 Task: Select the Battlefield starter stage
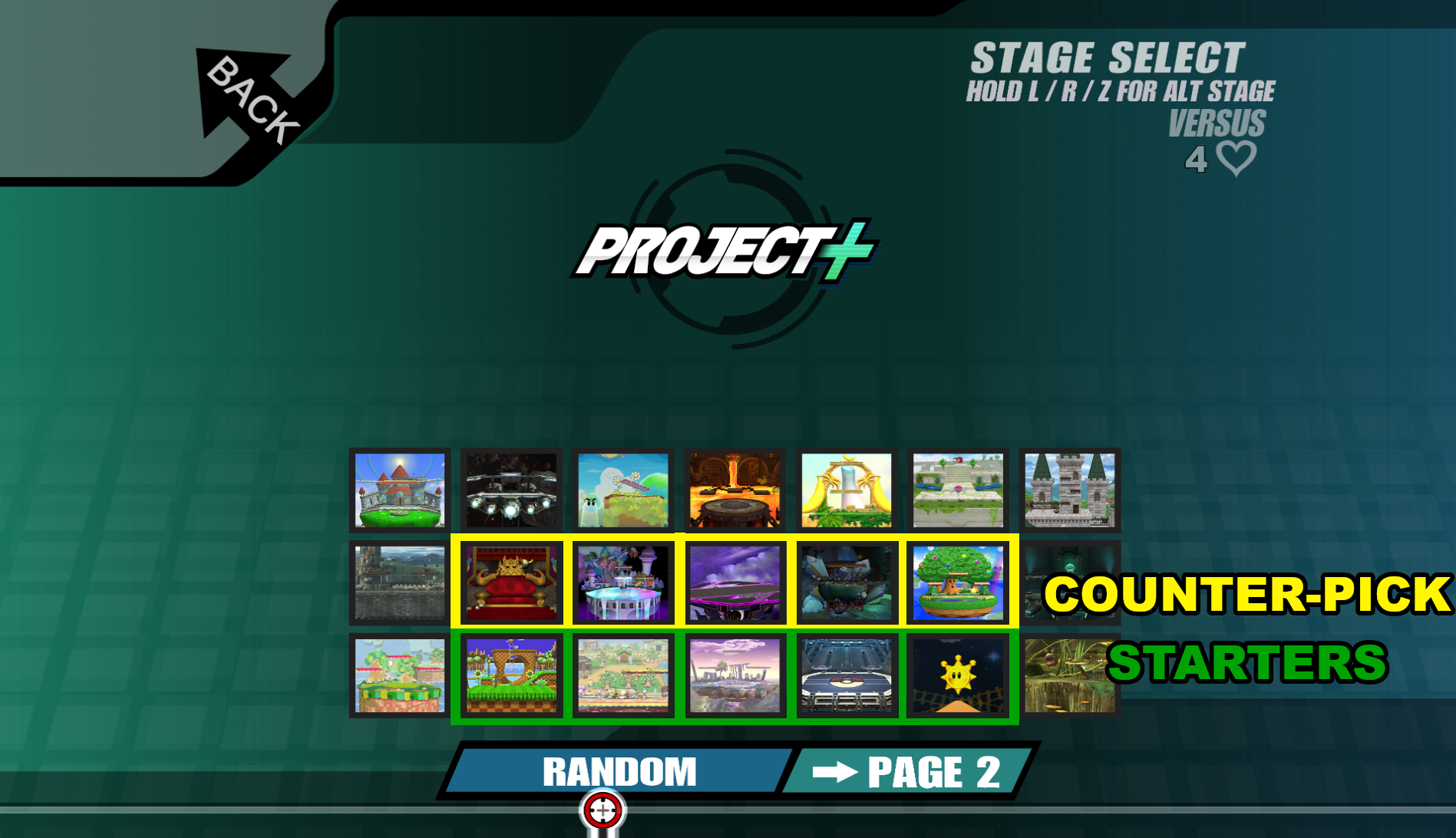coord(735,675)
